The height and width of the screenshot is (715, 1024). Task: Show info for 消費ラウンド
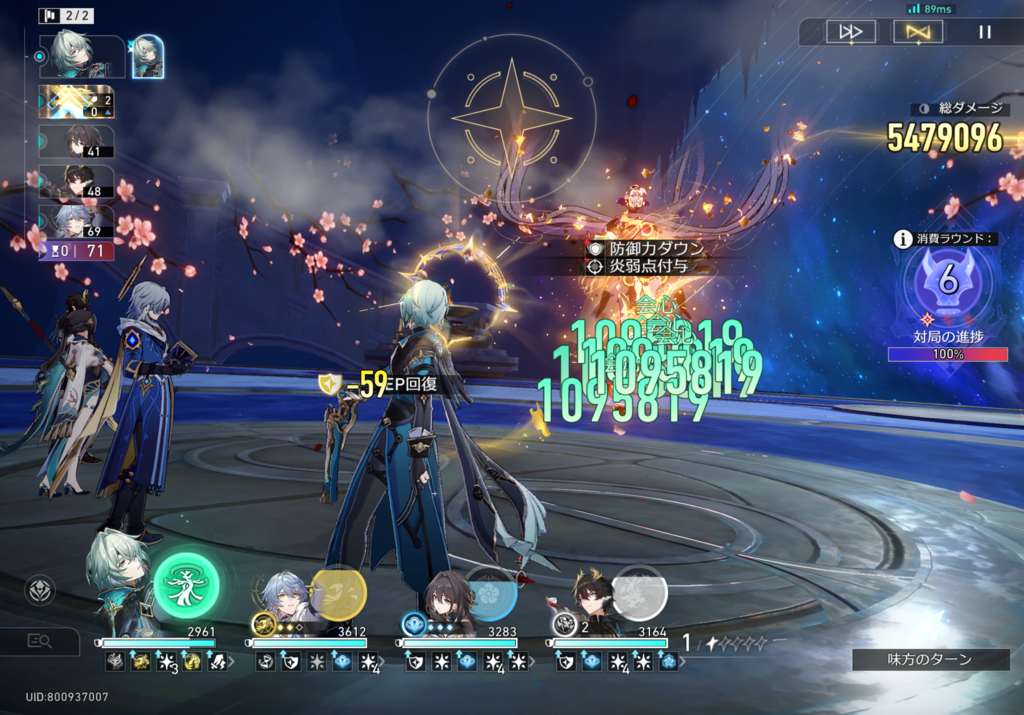coord(903,239)
